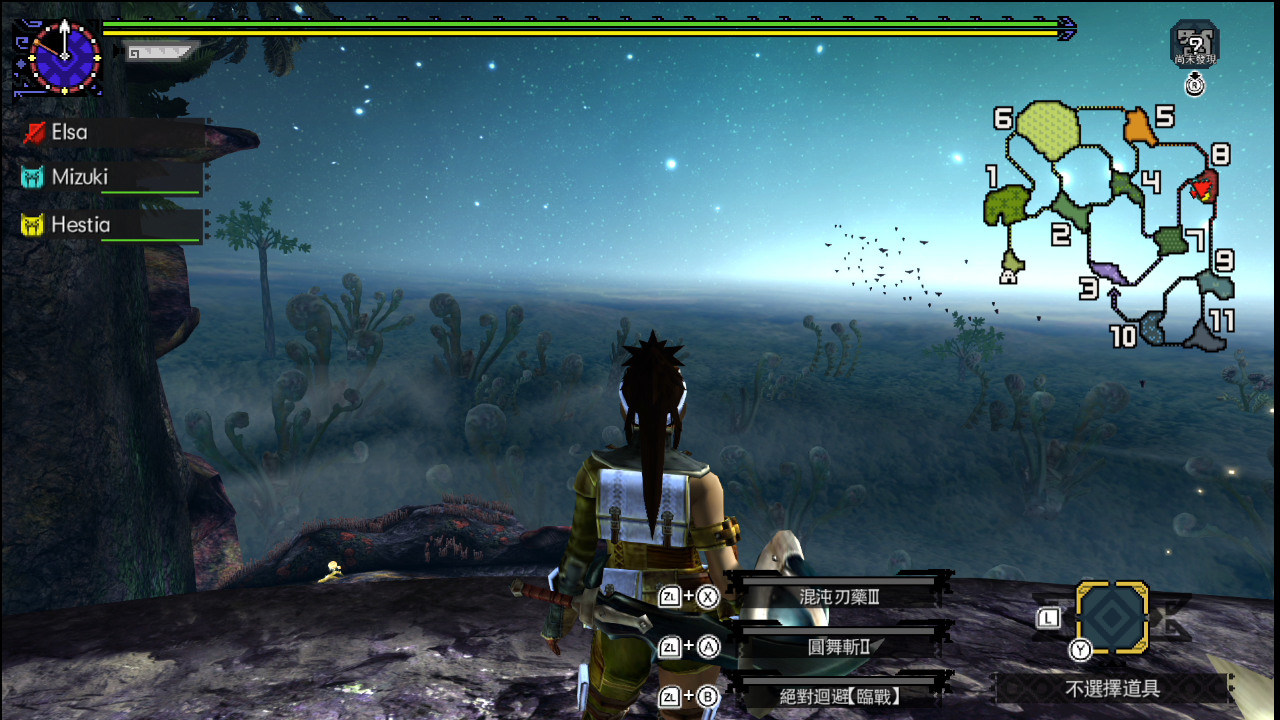Click area 7 on the minimap
The width and height of the screenshot is (1280, 720).
1170,240
